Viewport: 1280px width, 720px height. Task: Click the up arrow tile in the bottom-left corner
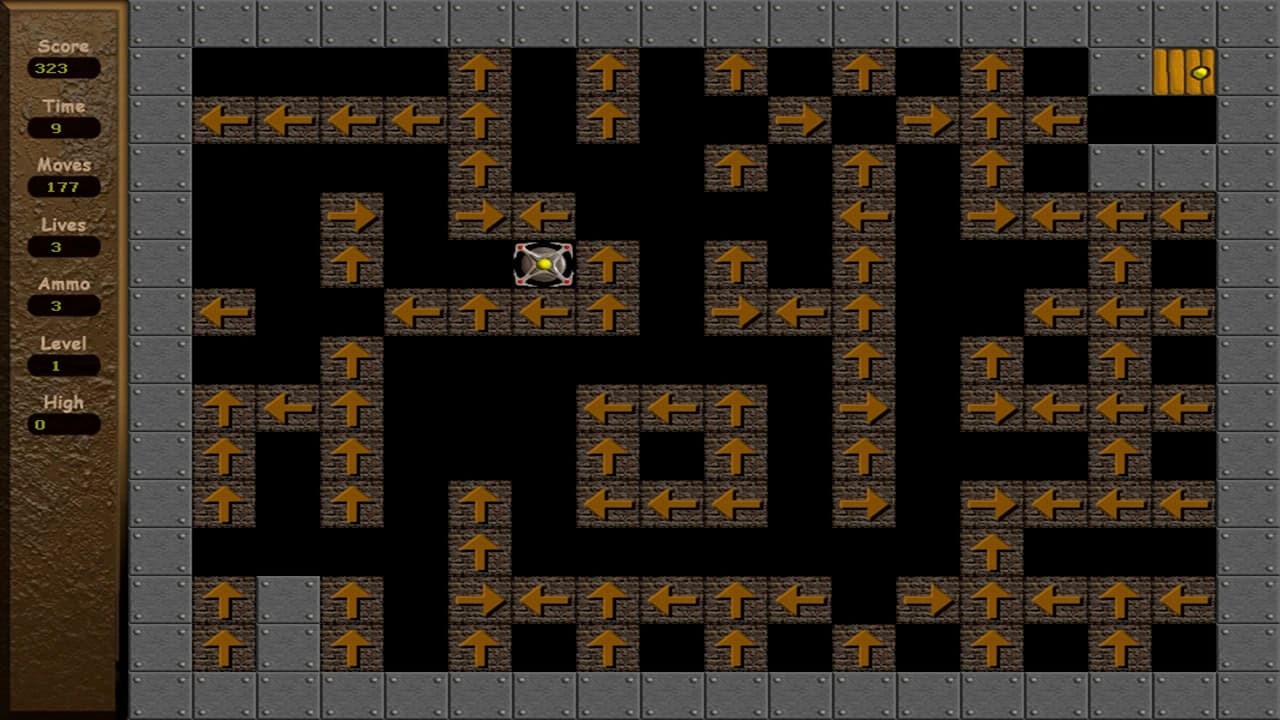click(225, 648)
